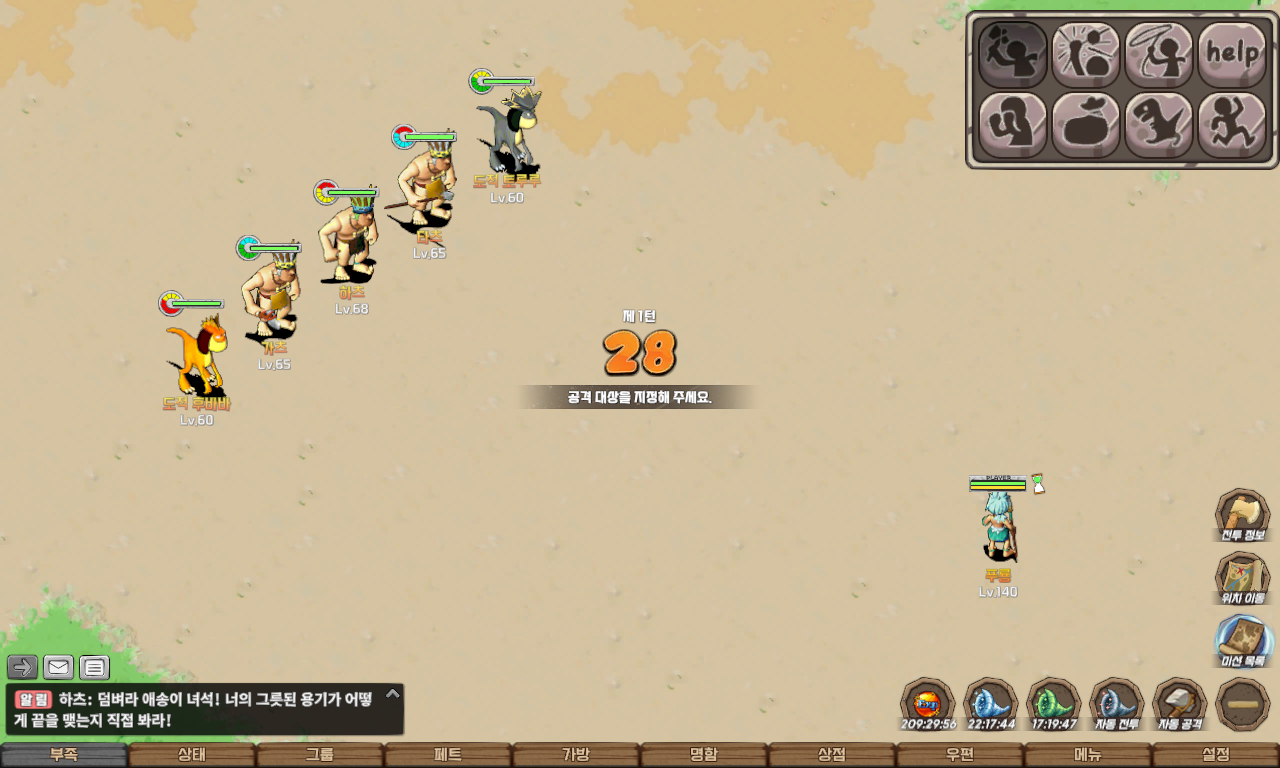
Task: Choose the lasso capture command
Action: [1158, 54]
